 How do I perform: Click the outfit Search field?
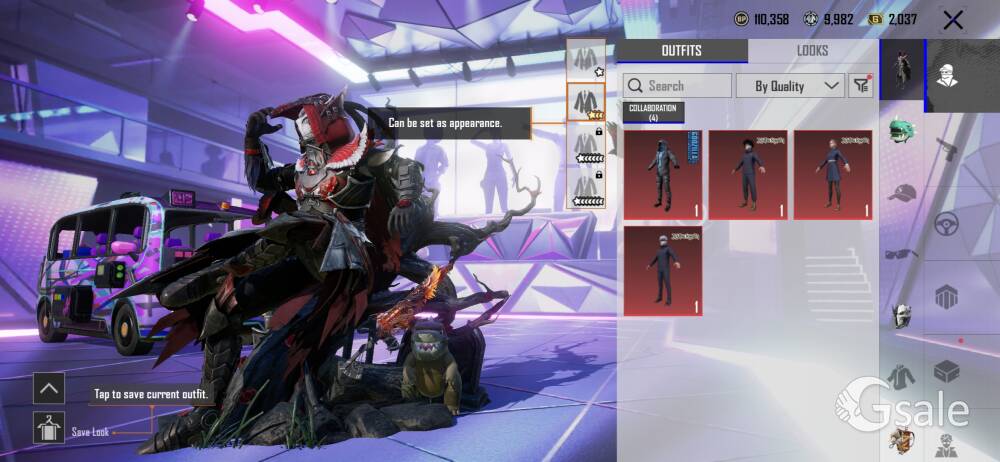click(677, 86)
